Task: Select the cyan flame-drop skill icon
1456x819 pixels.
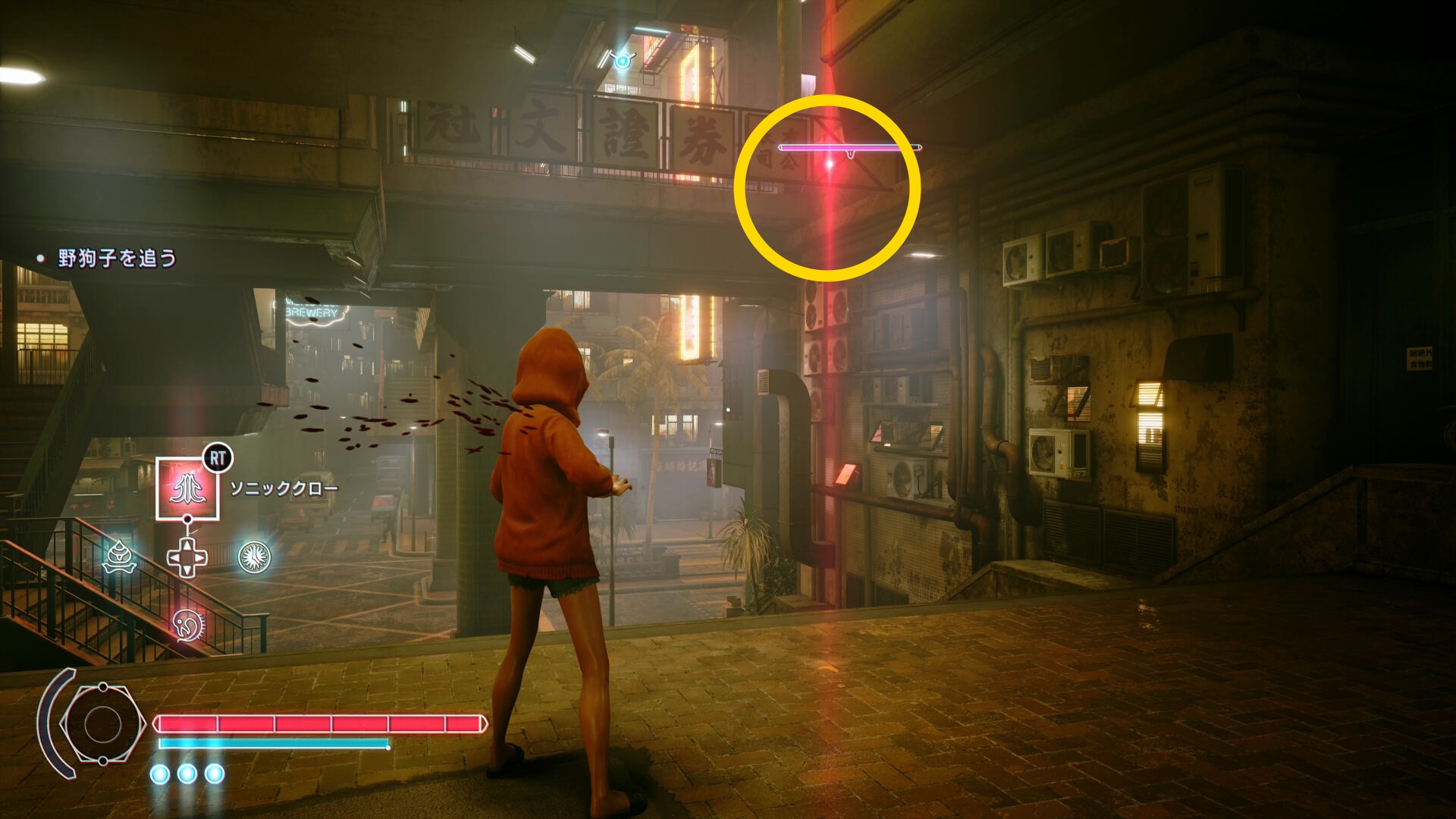Action: [x=120, y=557]
